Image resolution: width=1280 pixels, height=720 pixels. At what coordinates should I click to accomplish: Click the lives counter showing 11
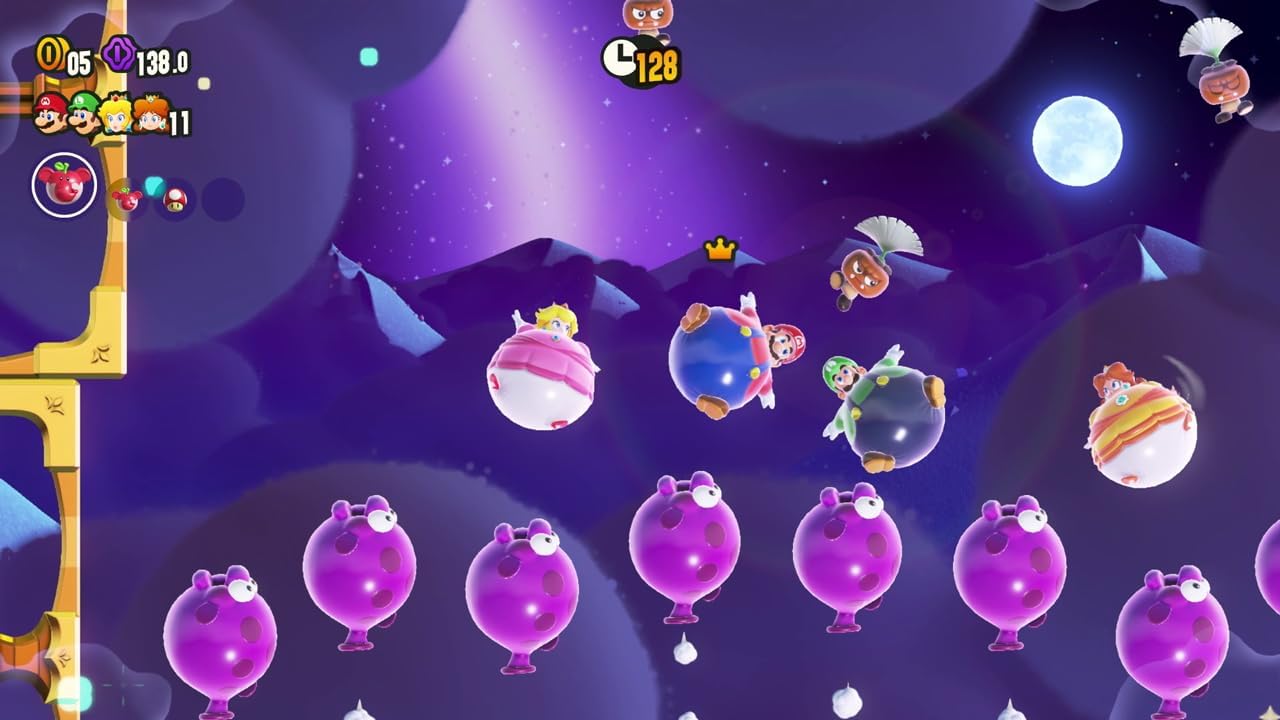tap(179, 120)
